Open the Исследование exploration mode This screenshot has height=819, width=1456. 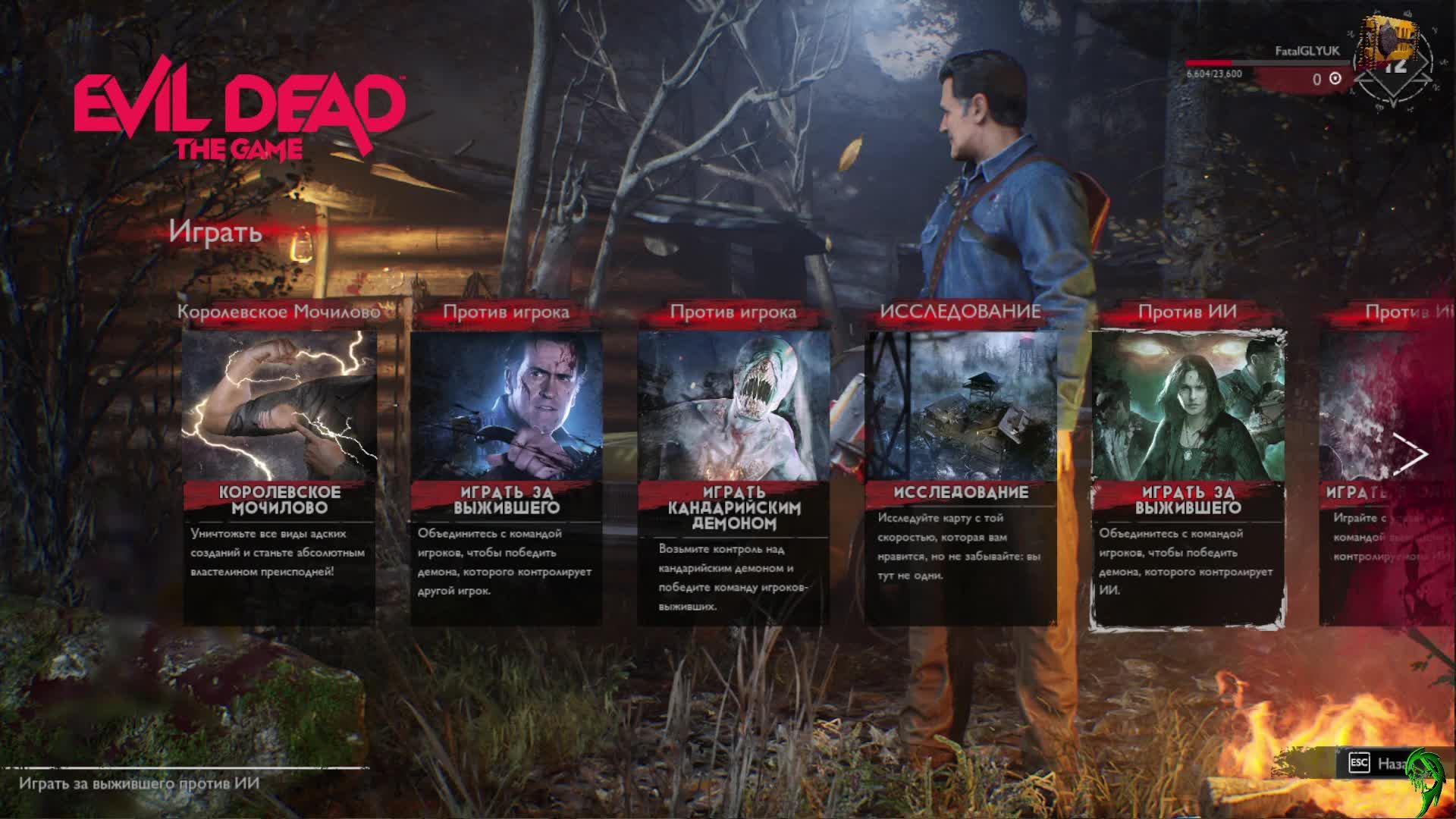coord(961,478)
